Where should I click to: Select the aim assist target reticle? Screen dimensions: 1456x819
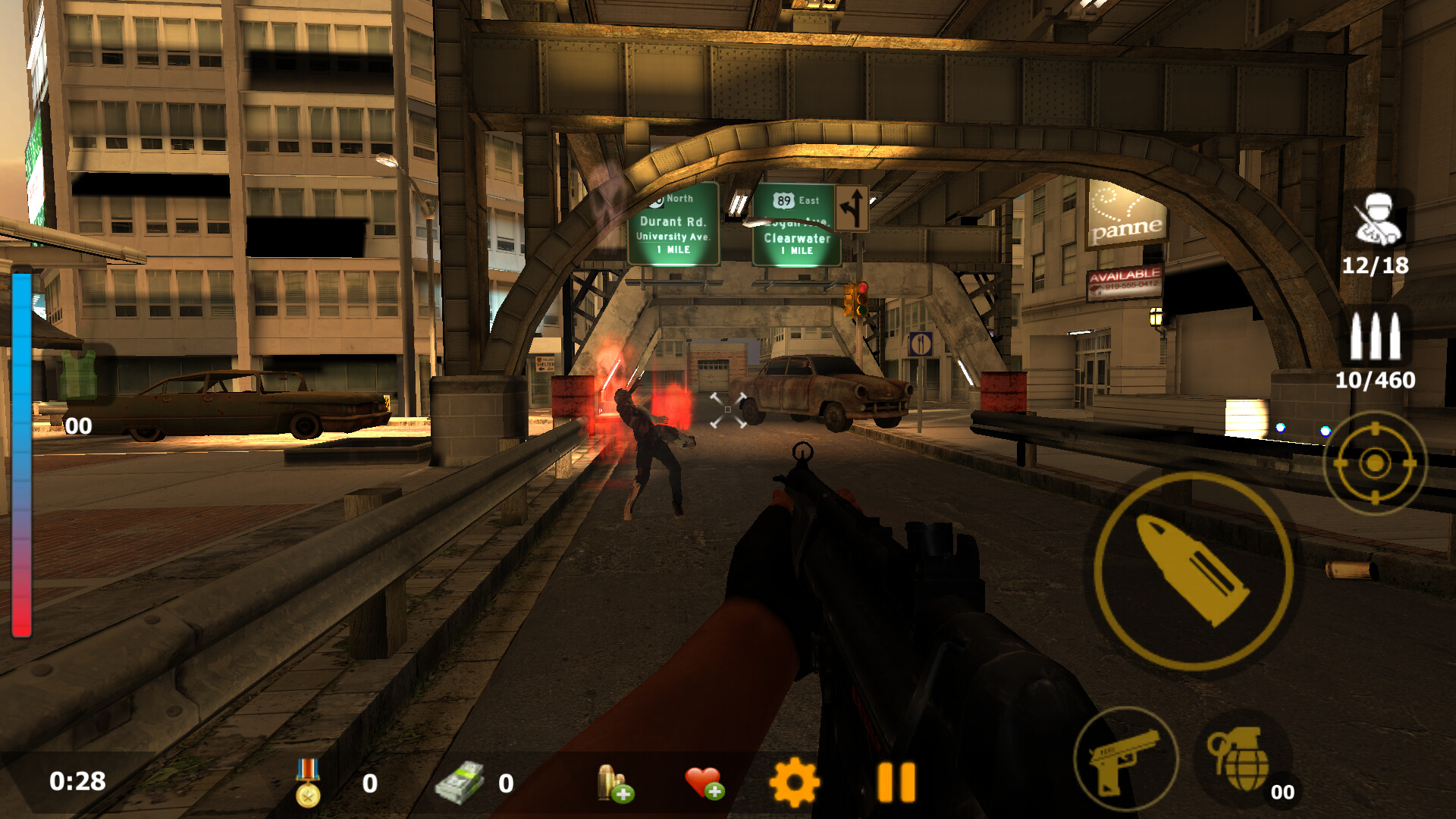click(1375, 460)
